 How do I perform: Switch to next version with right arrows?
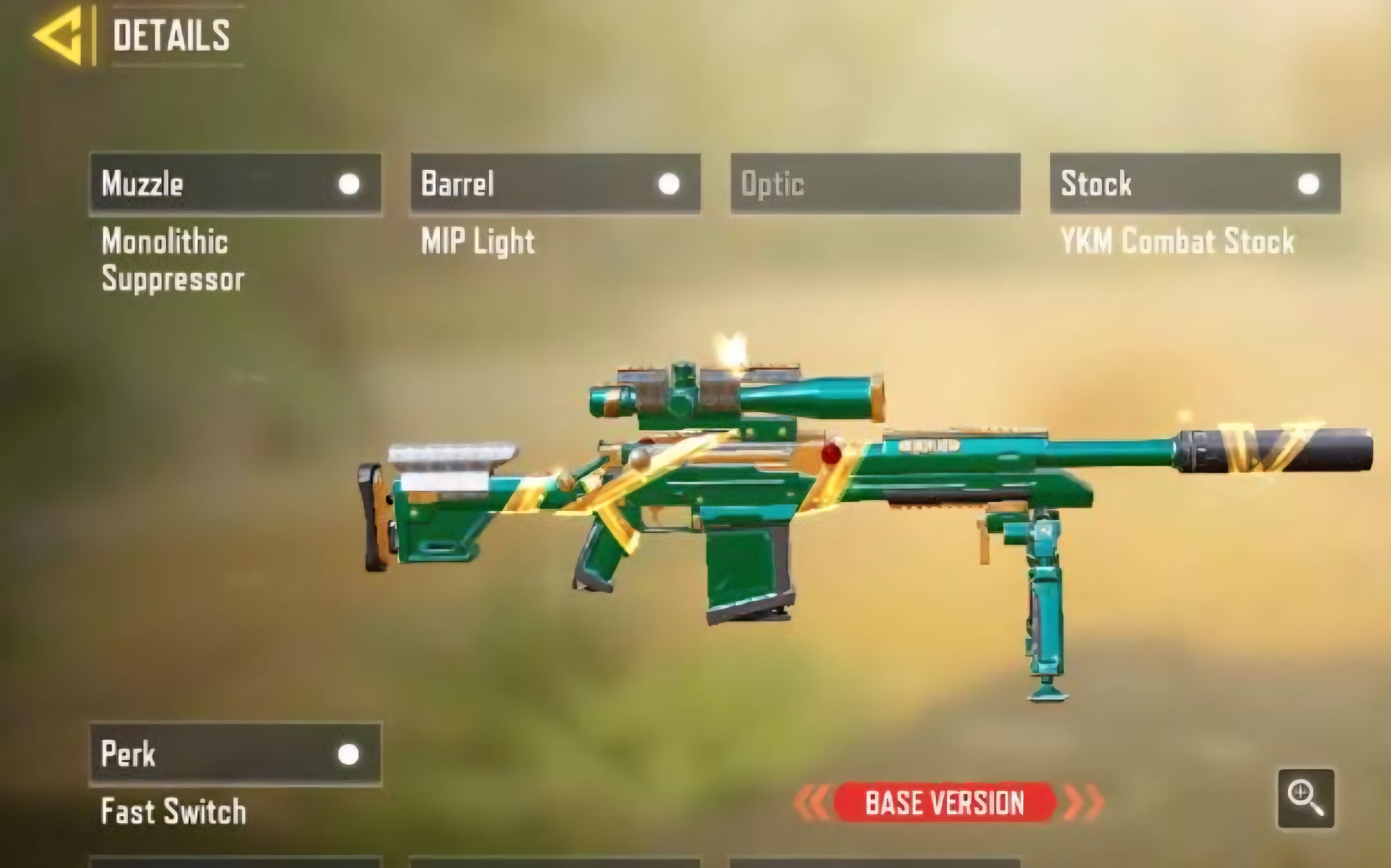coord(1083,803)
